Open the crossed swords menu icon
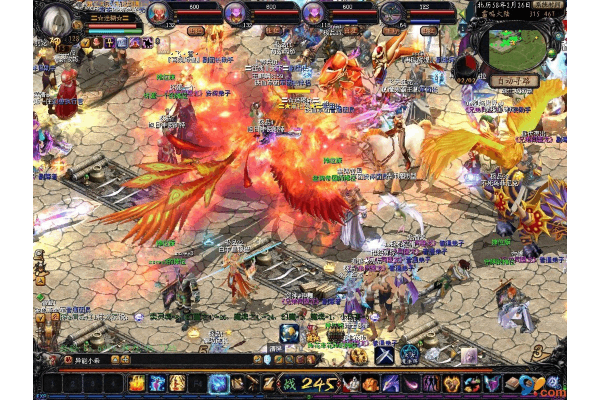600x400 pixels. [x=385, y=355]
